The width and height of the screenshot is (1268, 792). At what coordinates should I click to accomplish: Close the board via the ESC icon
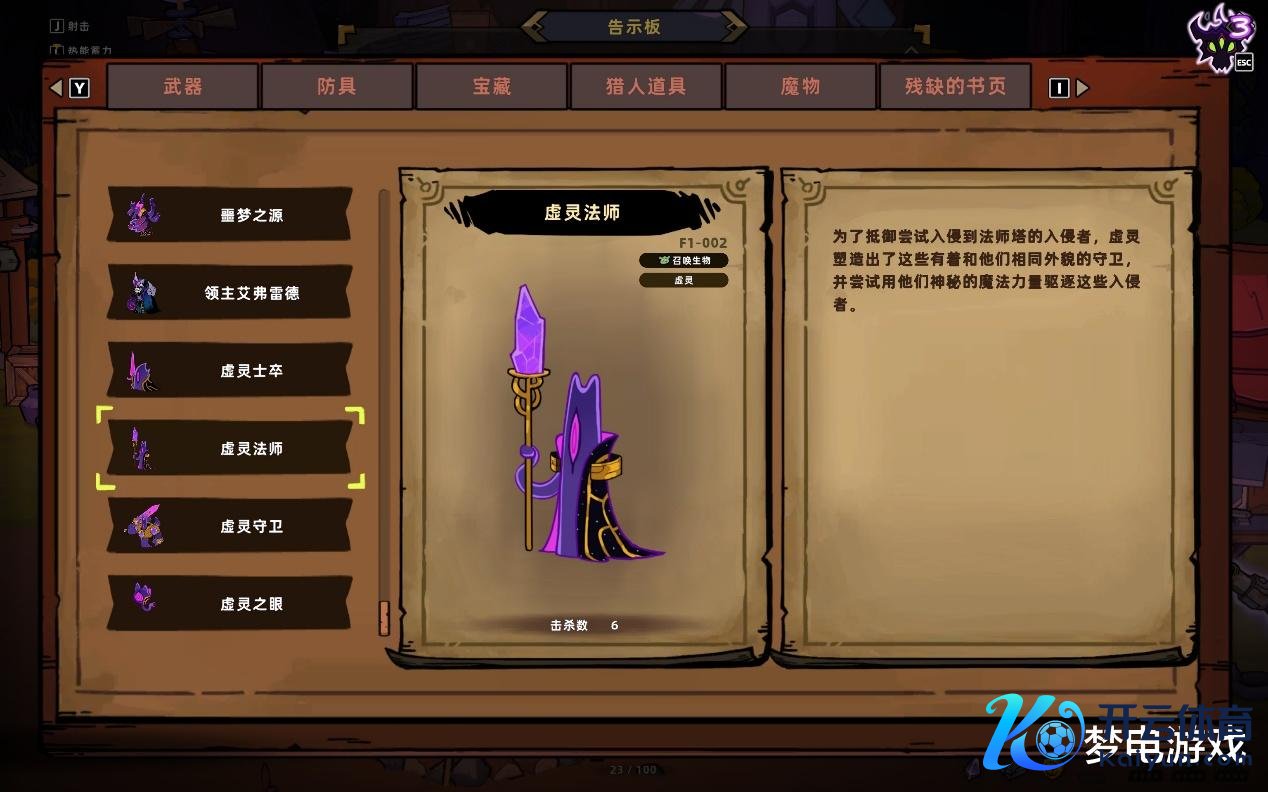pos(1243,63)
